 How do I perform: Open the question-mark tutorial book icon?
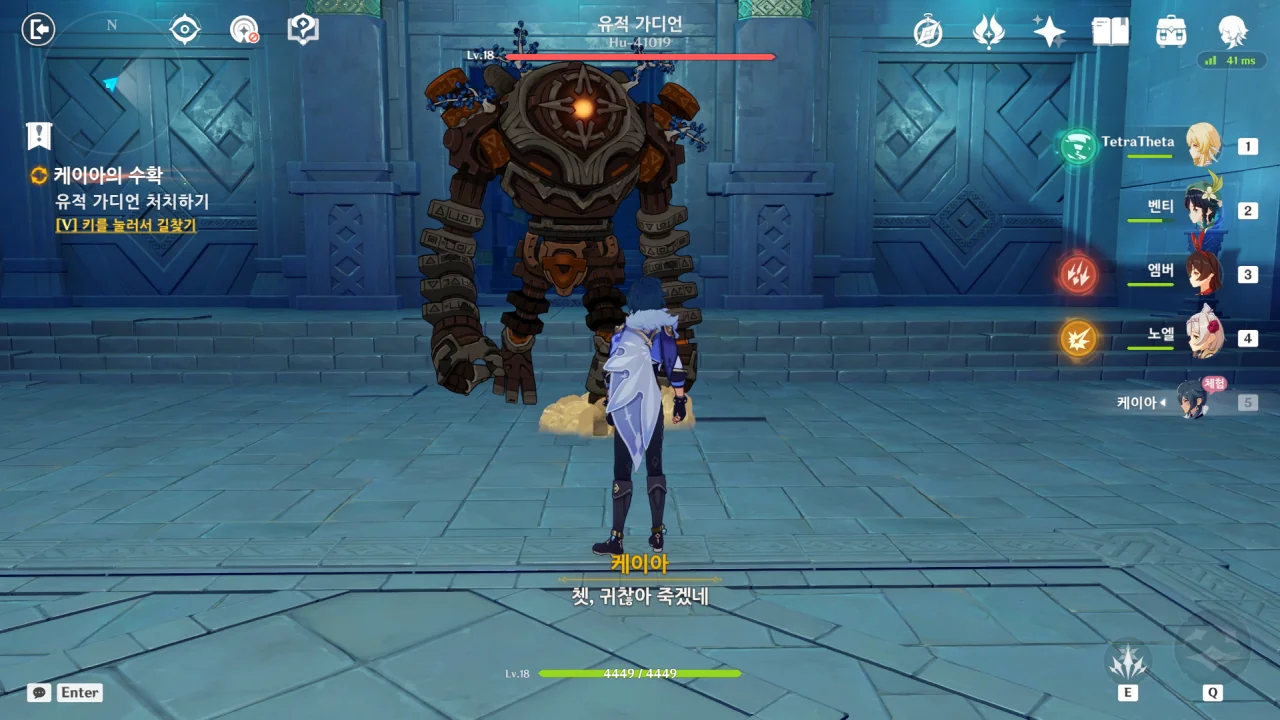(x=302, y=29)
